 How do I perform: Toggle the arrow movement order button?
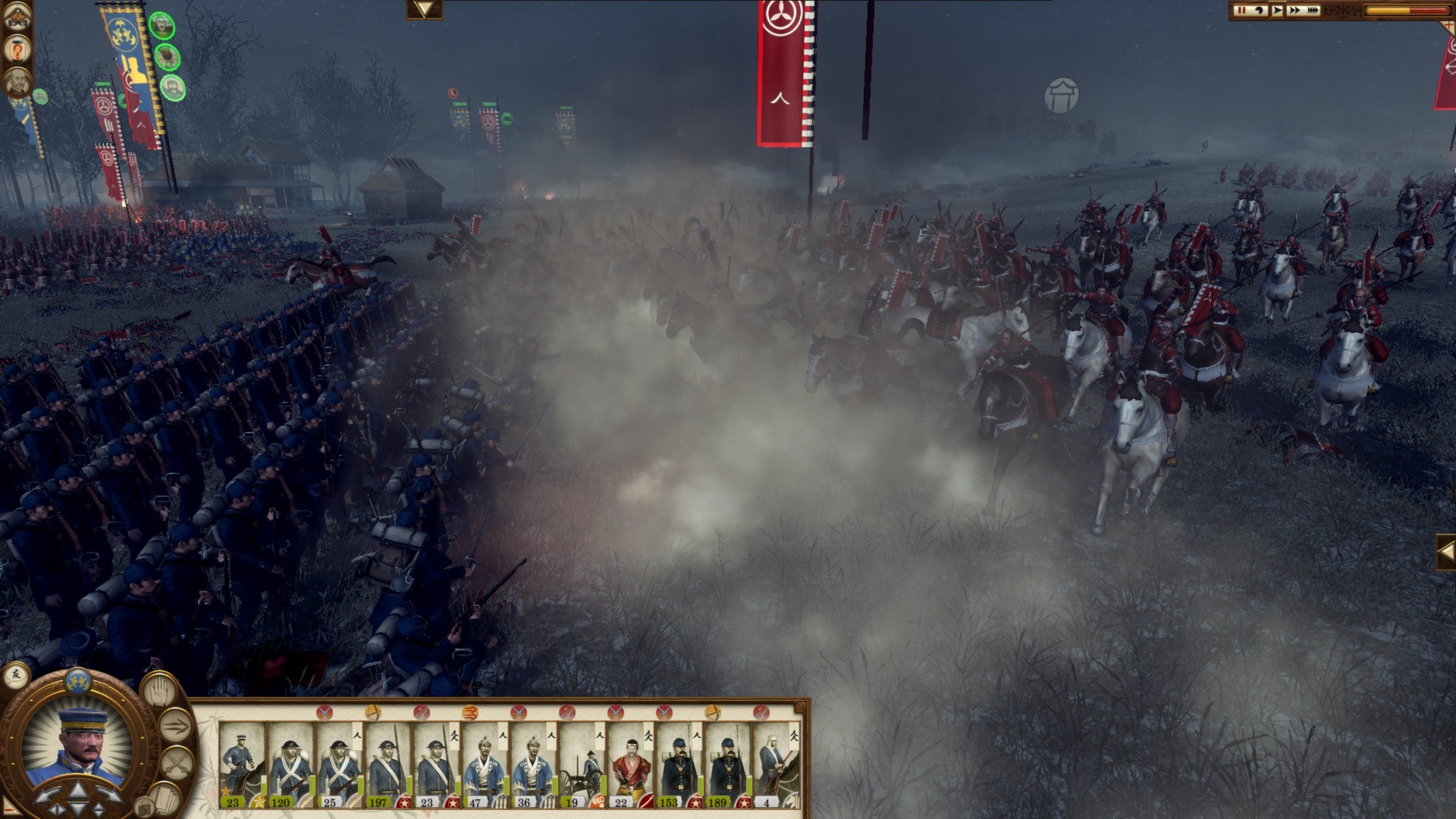point(175,726)
